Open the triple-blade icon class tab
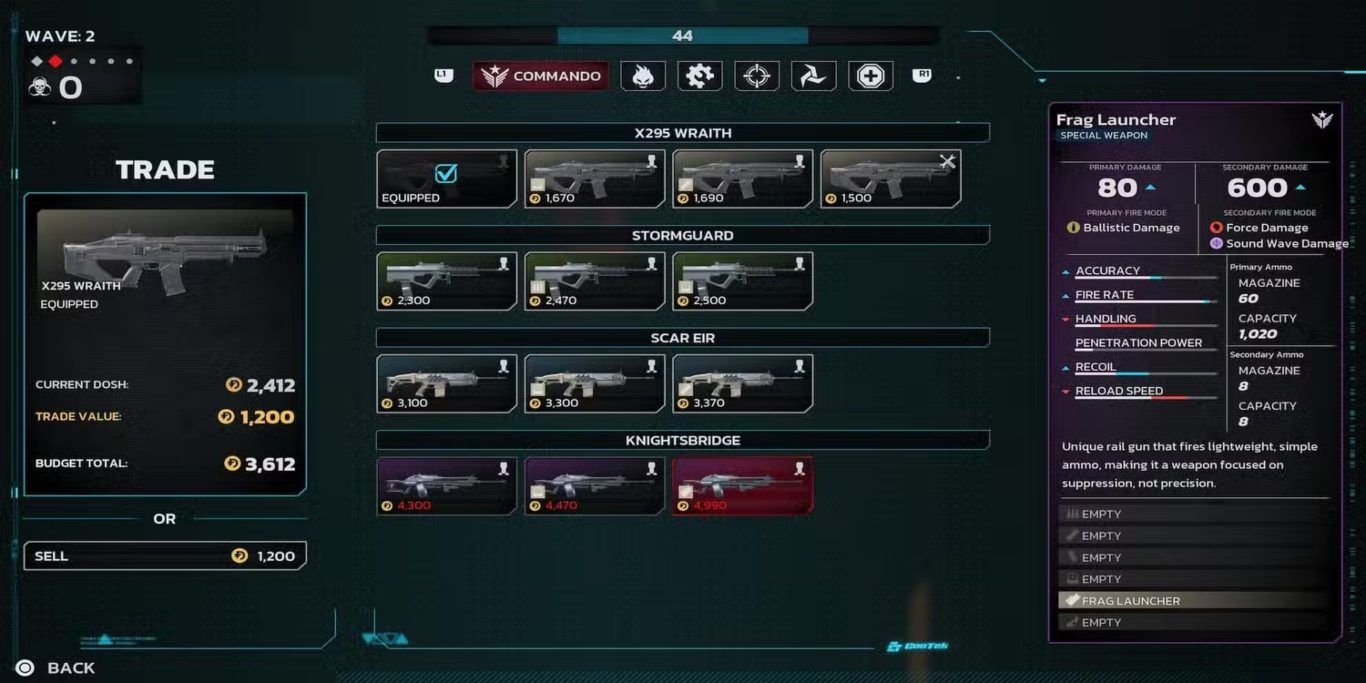 coord(814,76)
